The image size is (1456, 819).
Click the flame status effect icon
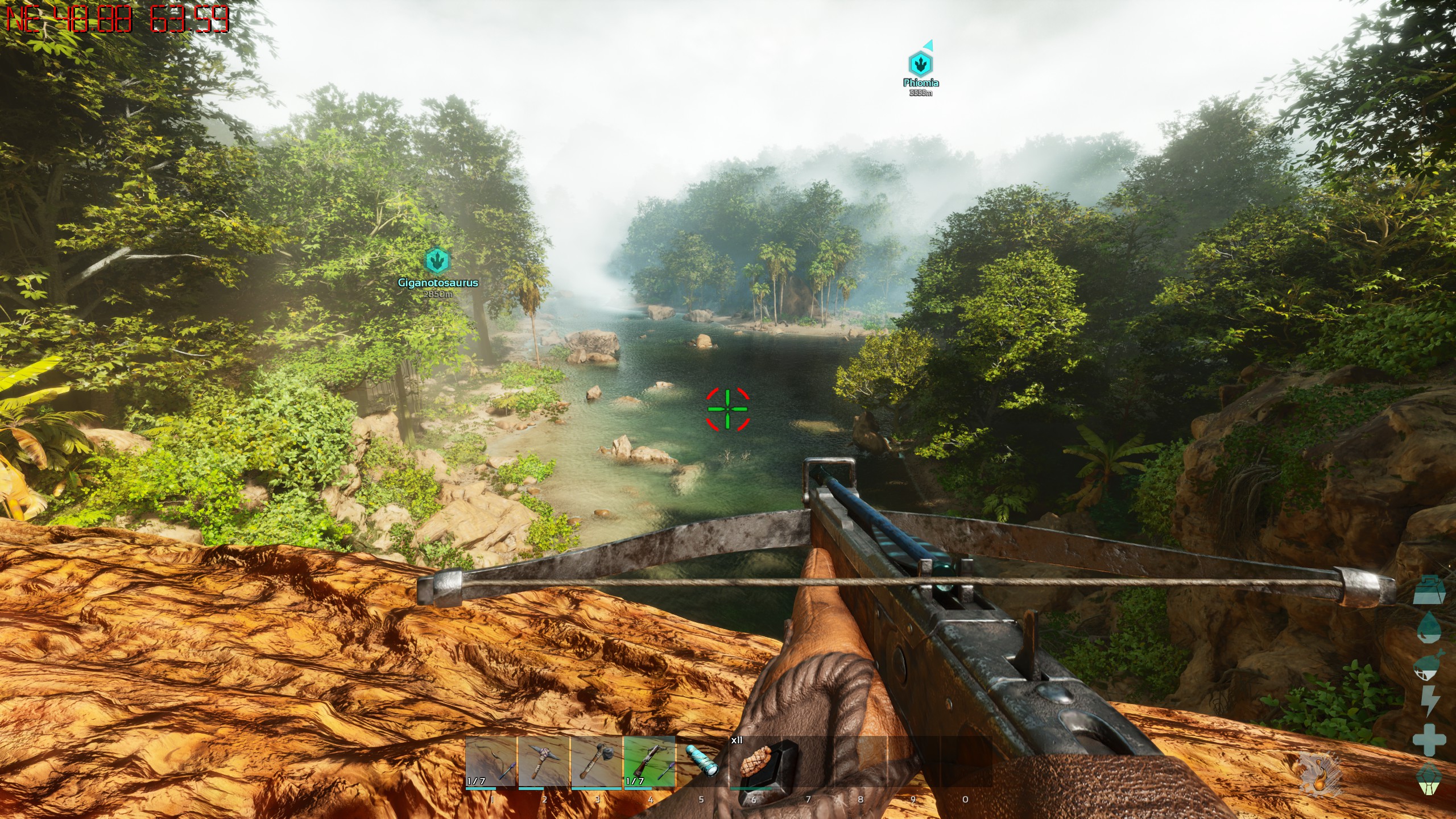(1320, 774)
